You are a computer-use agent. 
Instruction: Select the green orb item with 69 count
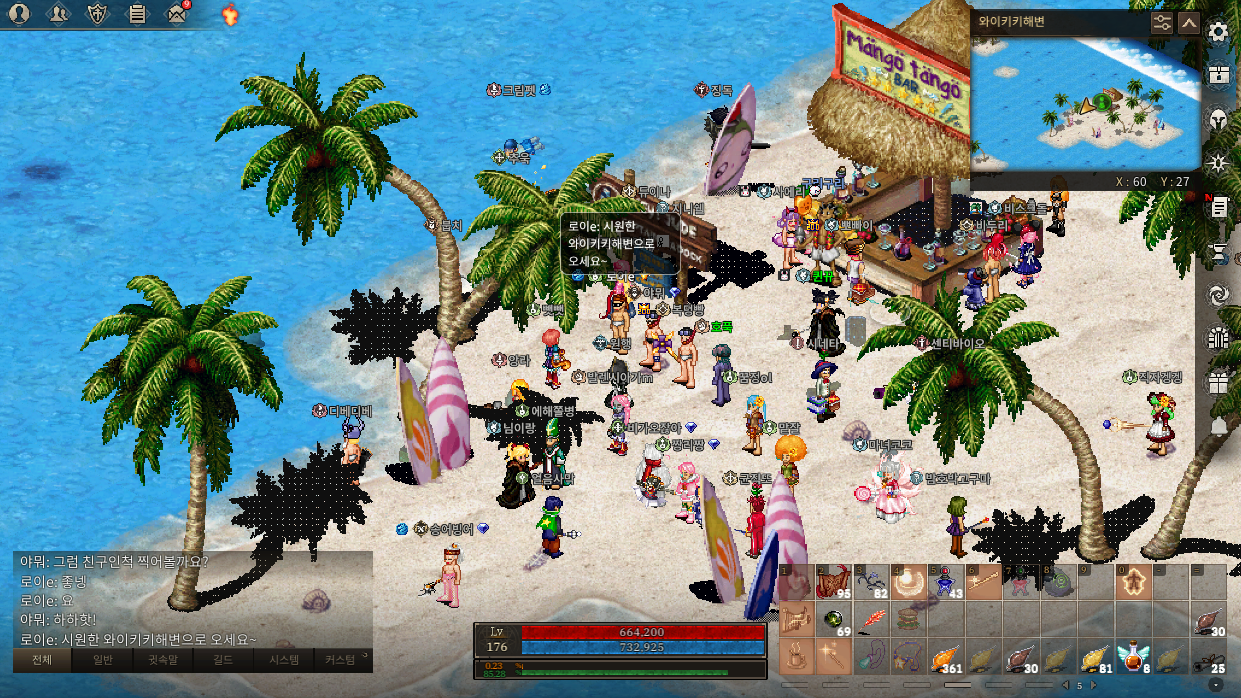pos(834,620)
